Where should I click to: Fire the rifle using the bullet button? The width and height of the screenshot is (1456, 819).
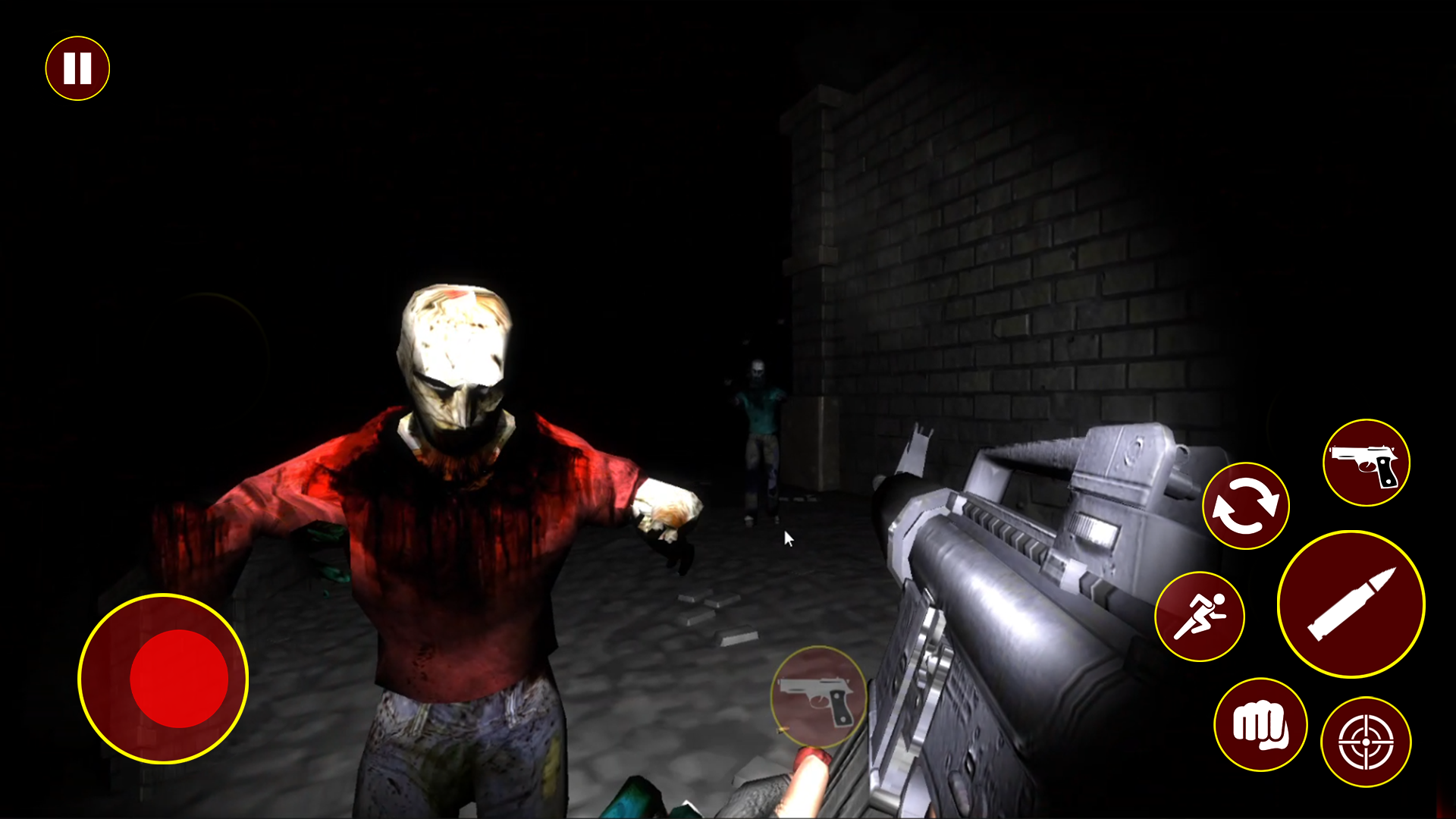pos(1351,603)
